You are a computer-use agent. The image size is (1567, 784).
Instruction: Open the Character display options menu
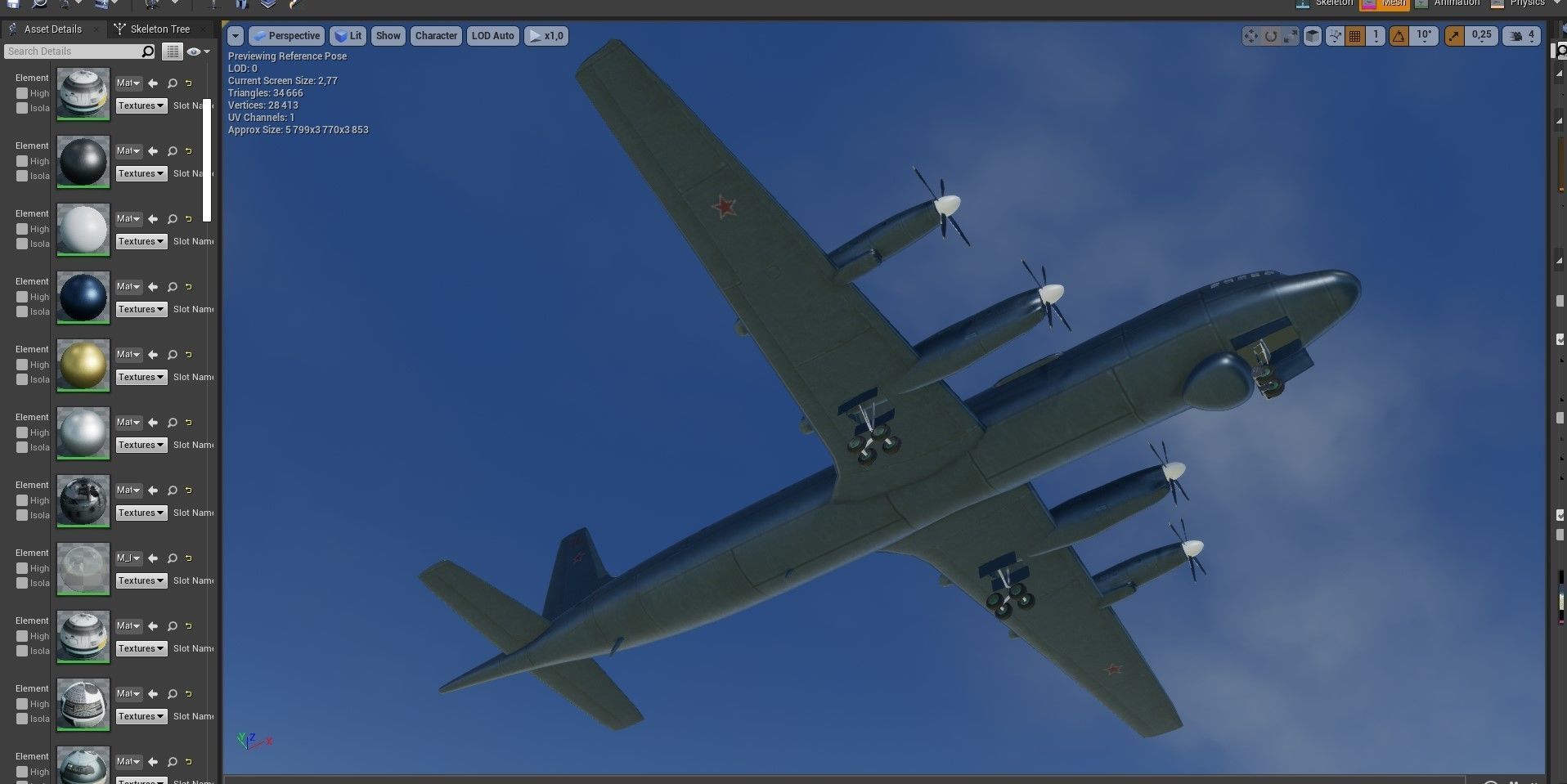tap(435, 35)
